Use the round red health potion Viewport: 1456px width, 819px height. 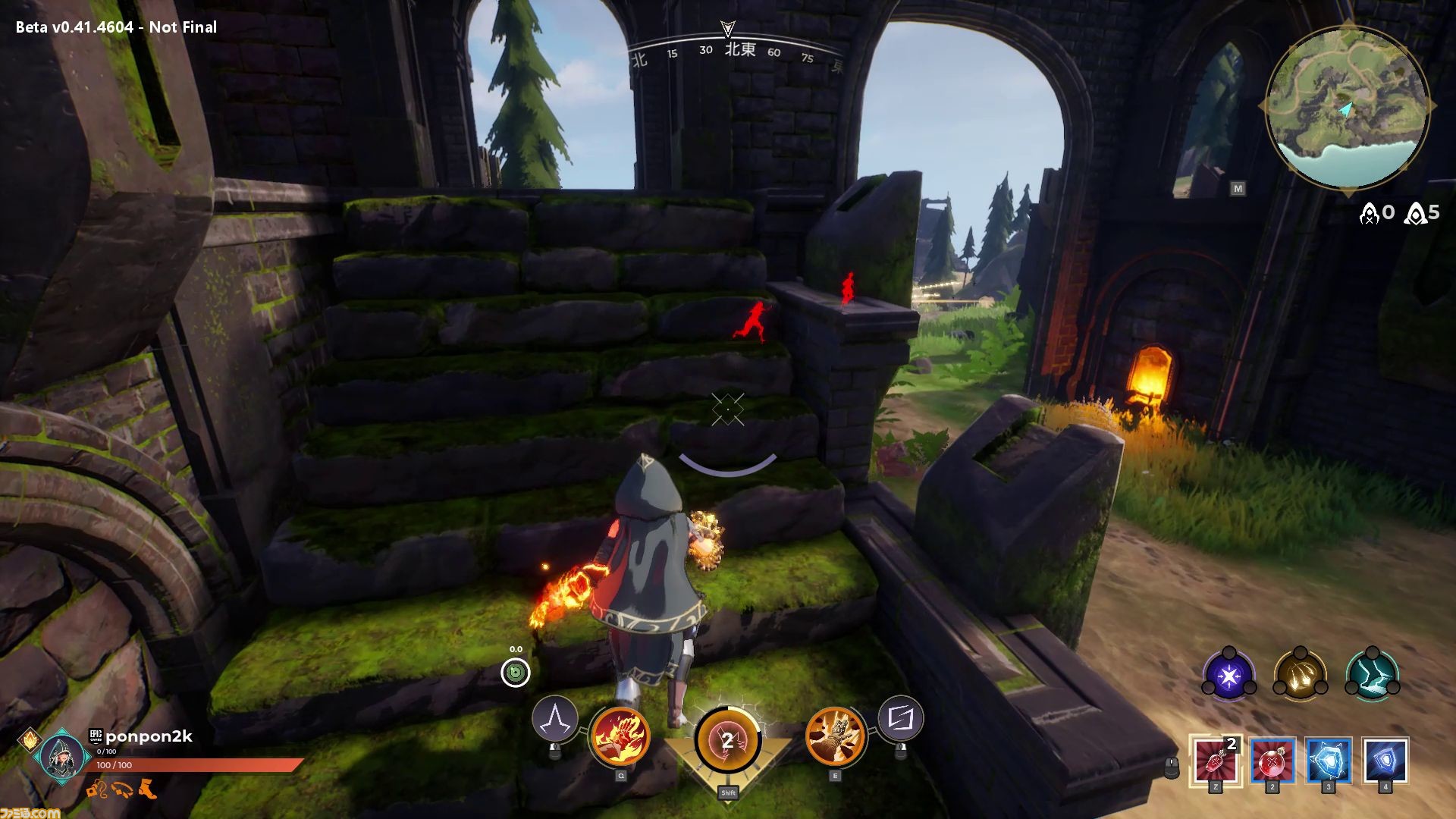(x=1272, y=760)
